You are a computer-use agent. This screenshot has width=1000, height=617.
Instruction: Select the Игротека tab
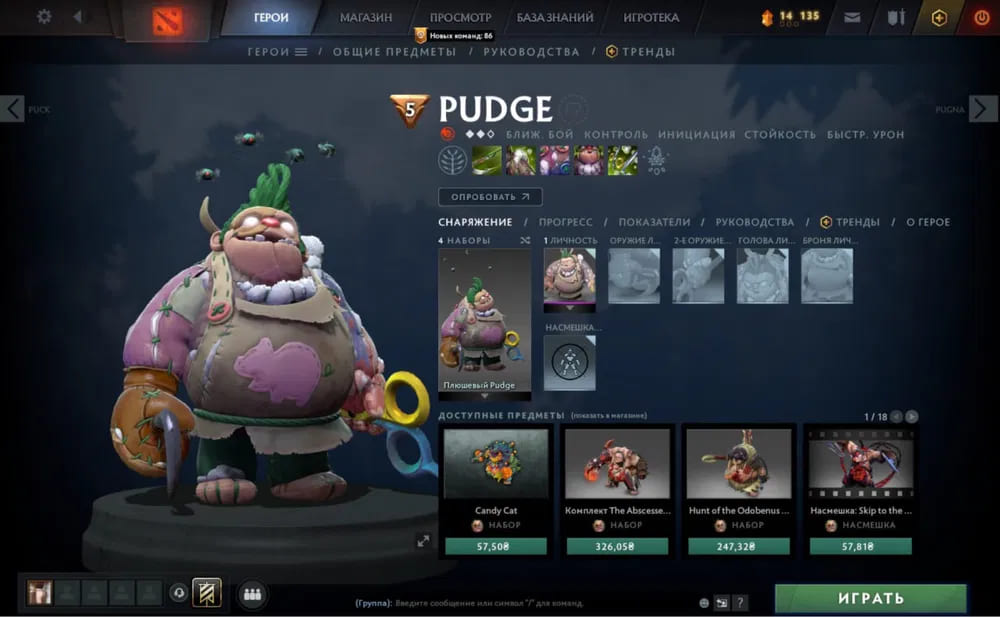[x=651, y=17]
